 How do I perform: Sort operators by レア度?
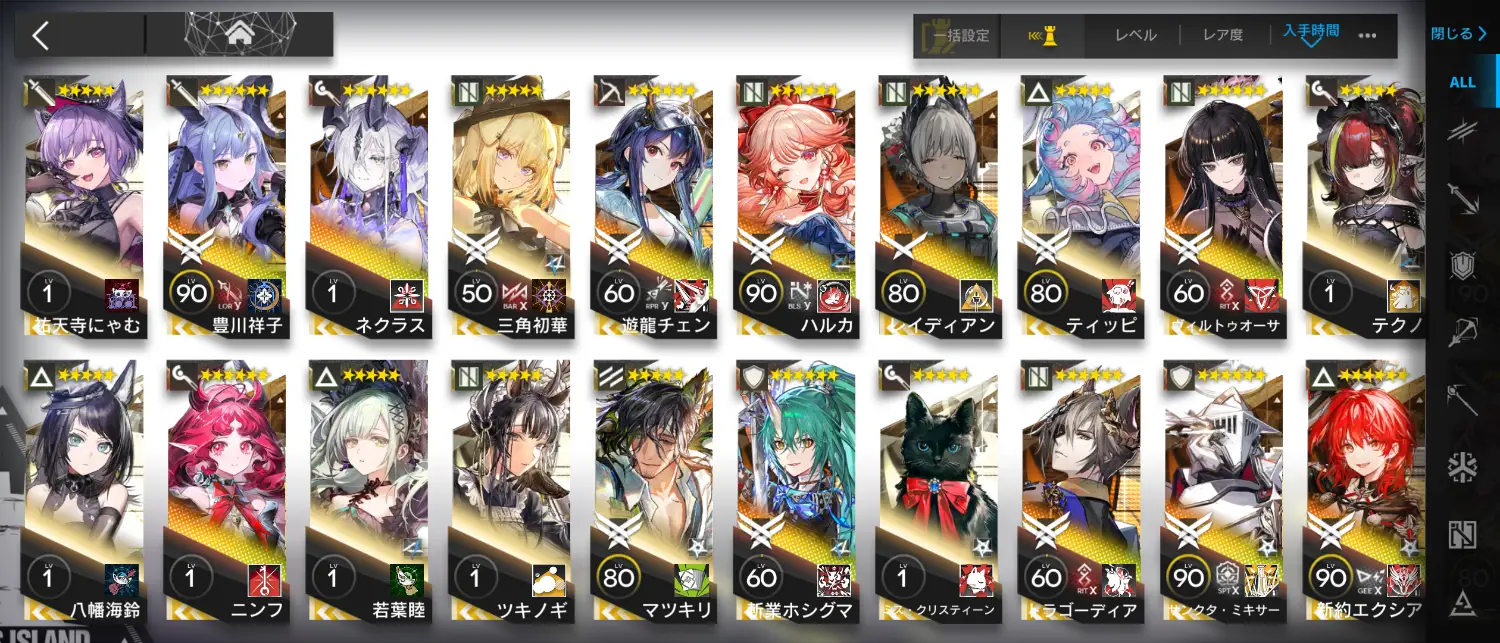coord(1222,36)
